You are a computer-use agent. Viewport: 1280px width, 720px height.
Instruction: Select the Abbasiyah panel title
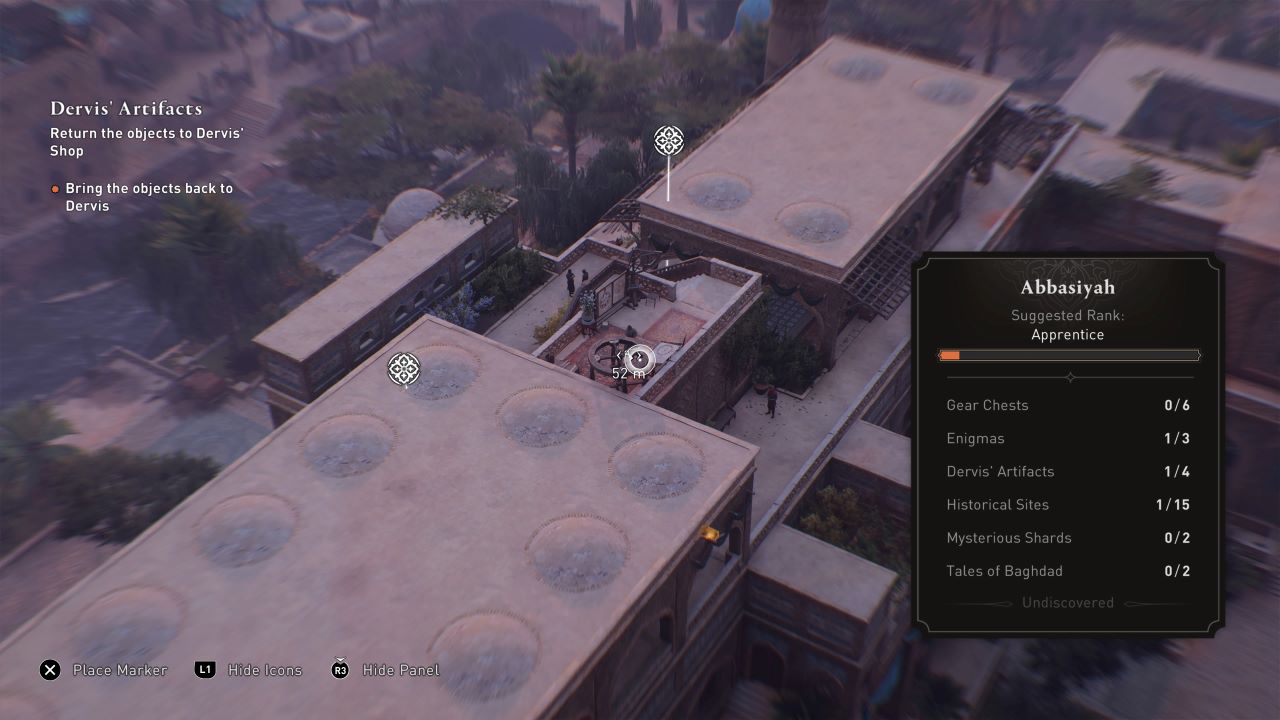pyautogui.click(x=1069, y=287)
